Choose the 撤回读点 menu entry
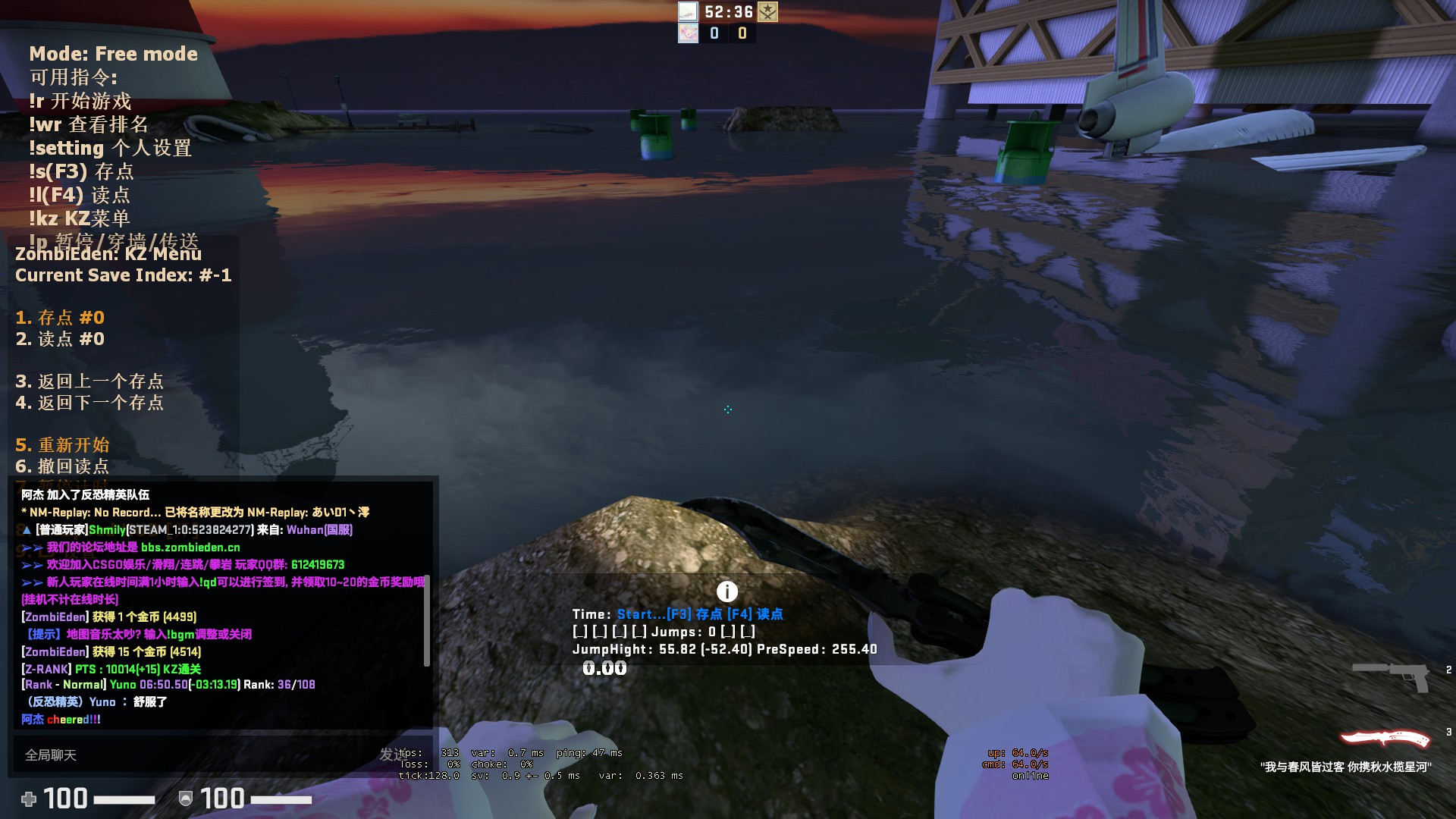 point(63,466)
